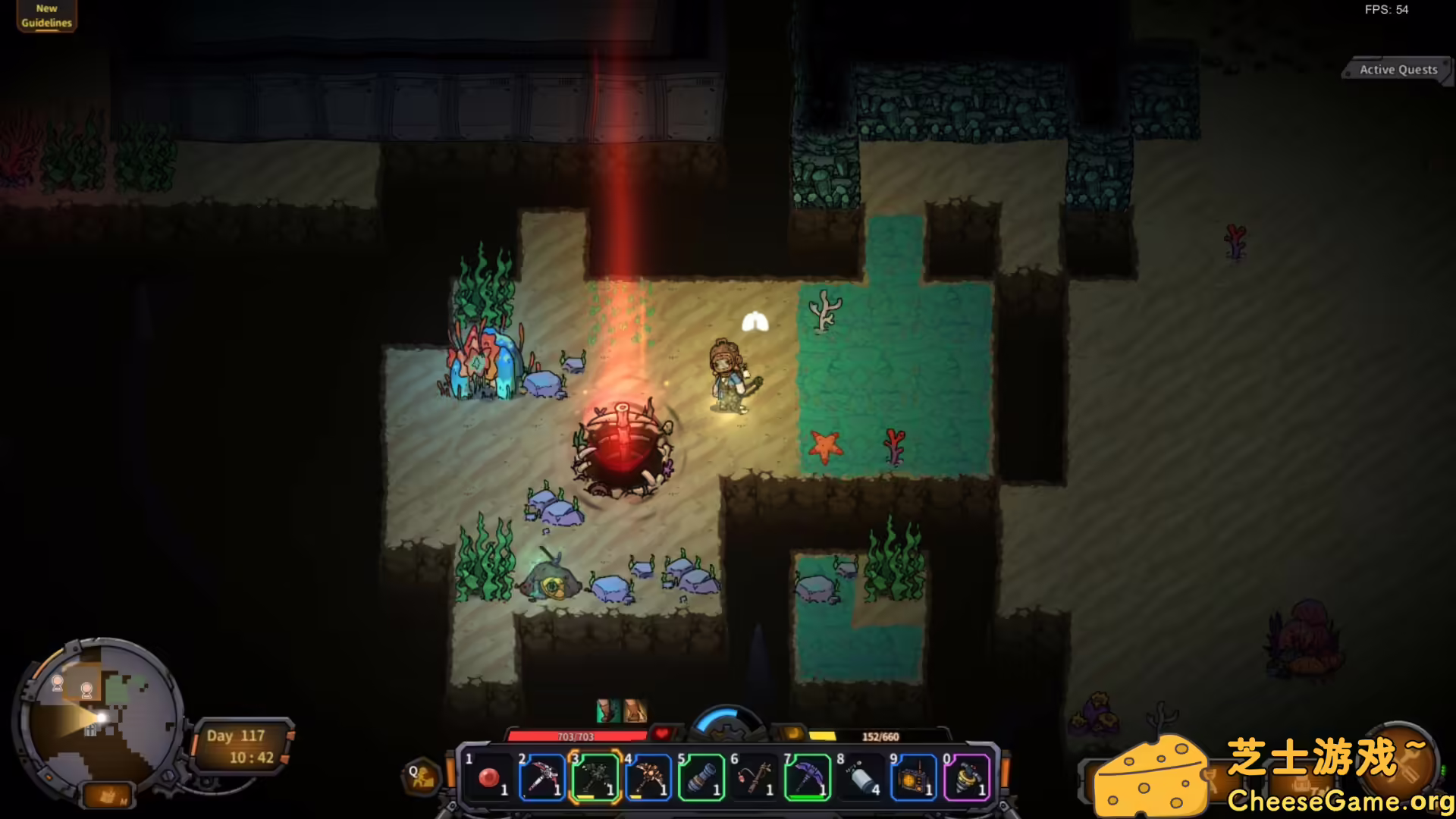The height and width of the screenshot is (819, 1456).
Task: Select the red orb in hotbar slot 1
Action: pos(489,777)
